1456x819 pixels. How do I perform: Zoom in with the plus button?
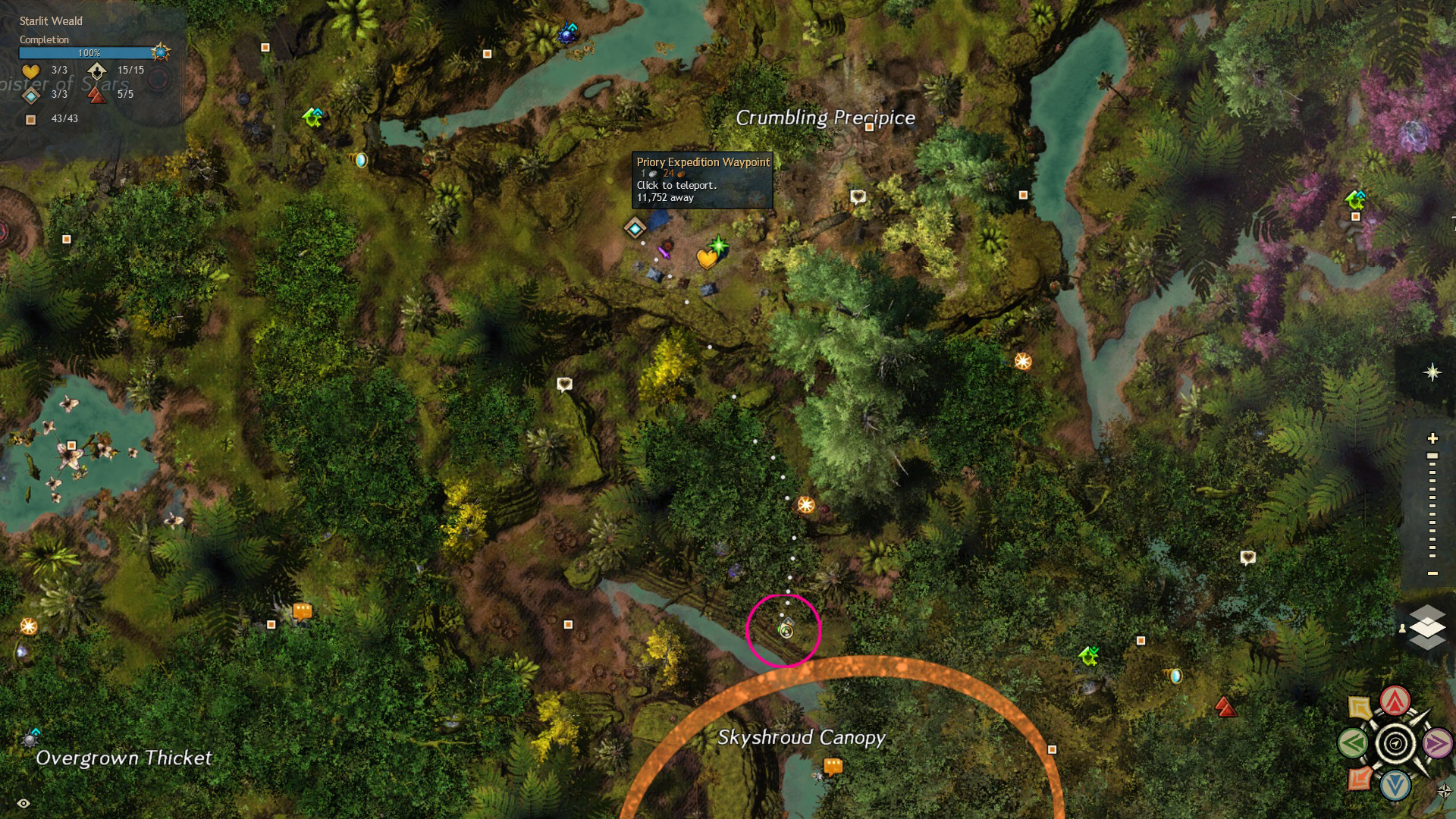(1432, 438)
